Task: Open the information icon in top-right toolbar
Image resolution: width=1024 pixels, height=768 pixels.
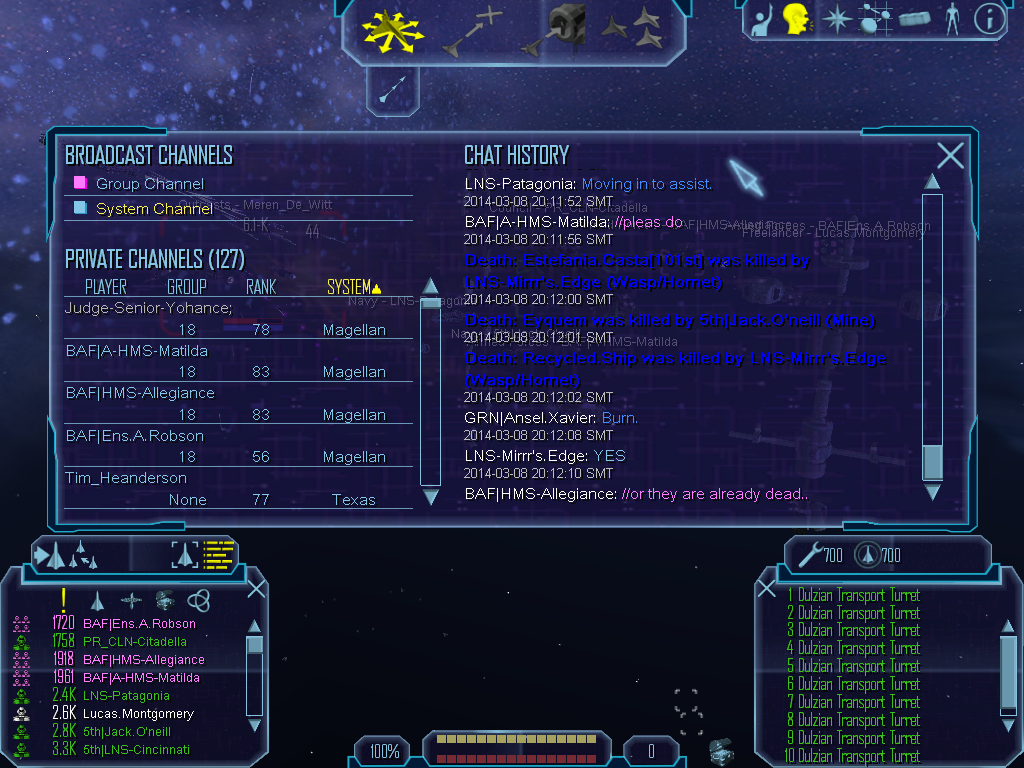Action: [x=989, y=19]
